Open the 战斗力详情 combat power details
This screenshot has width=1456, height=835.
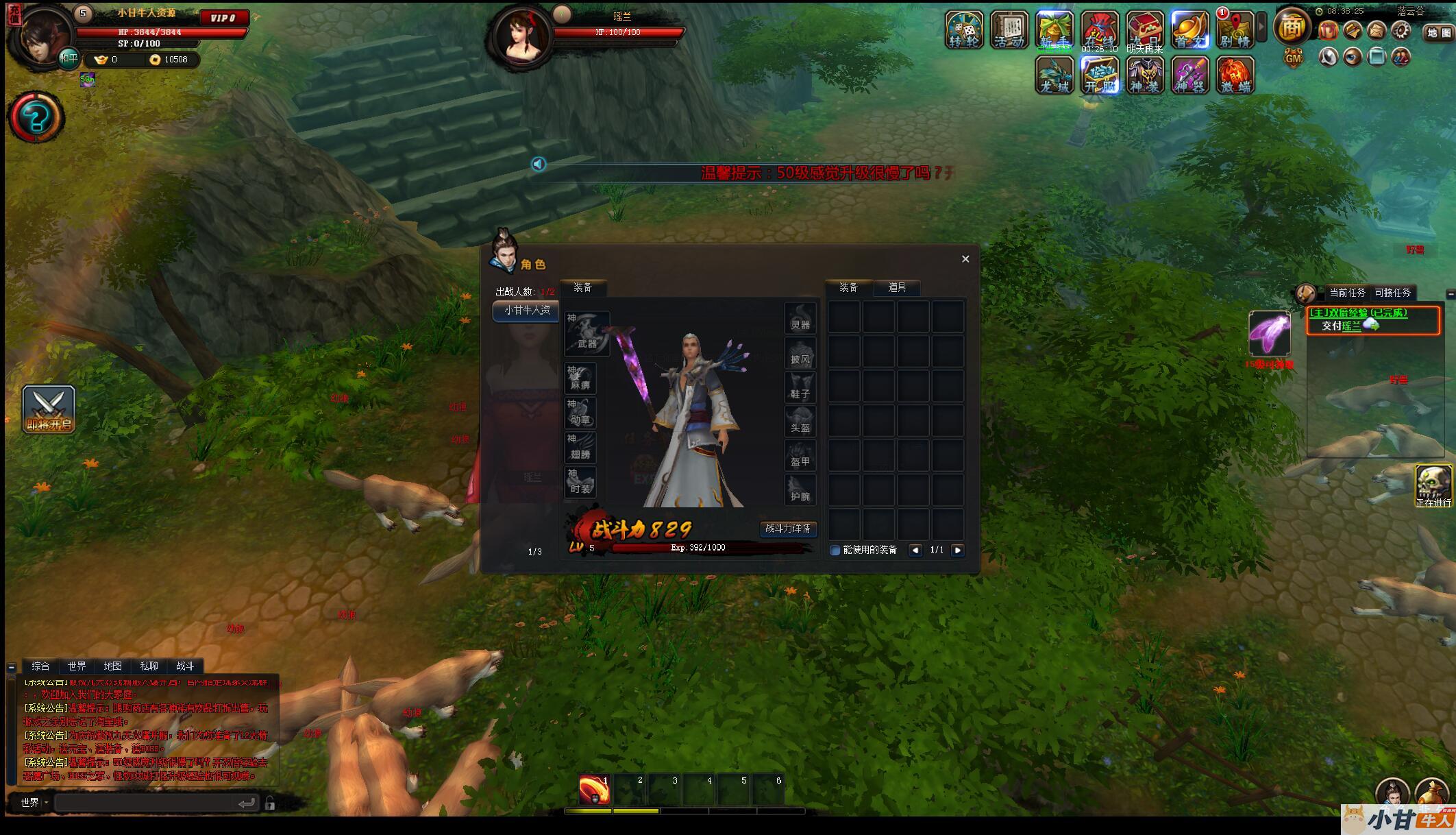tap(788, 529)
